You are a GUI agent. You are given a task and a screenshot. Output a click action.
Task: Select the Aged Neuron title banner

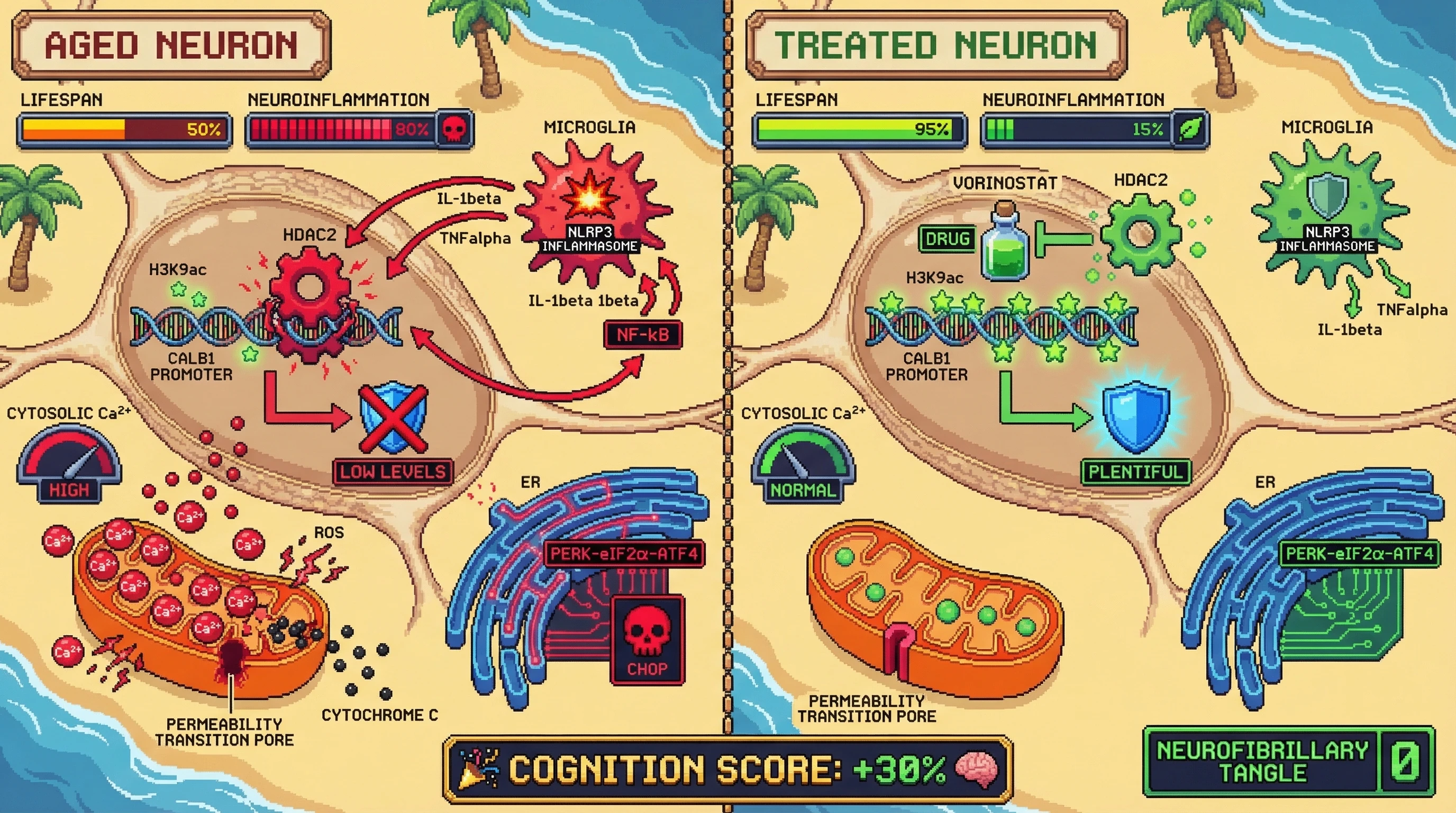(x=171, y=45)
